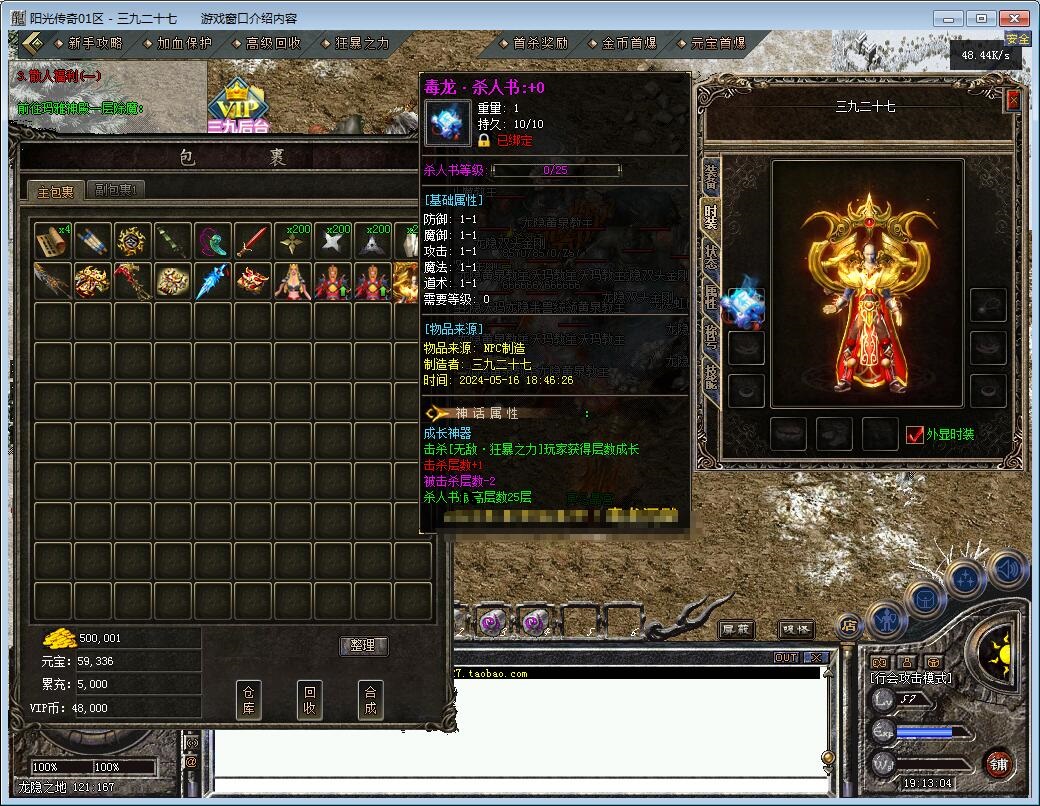Select the red sword in the bag
The height and width of the screenshot is (806, 1040).
pyautogui.click(x=252, y=241)
